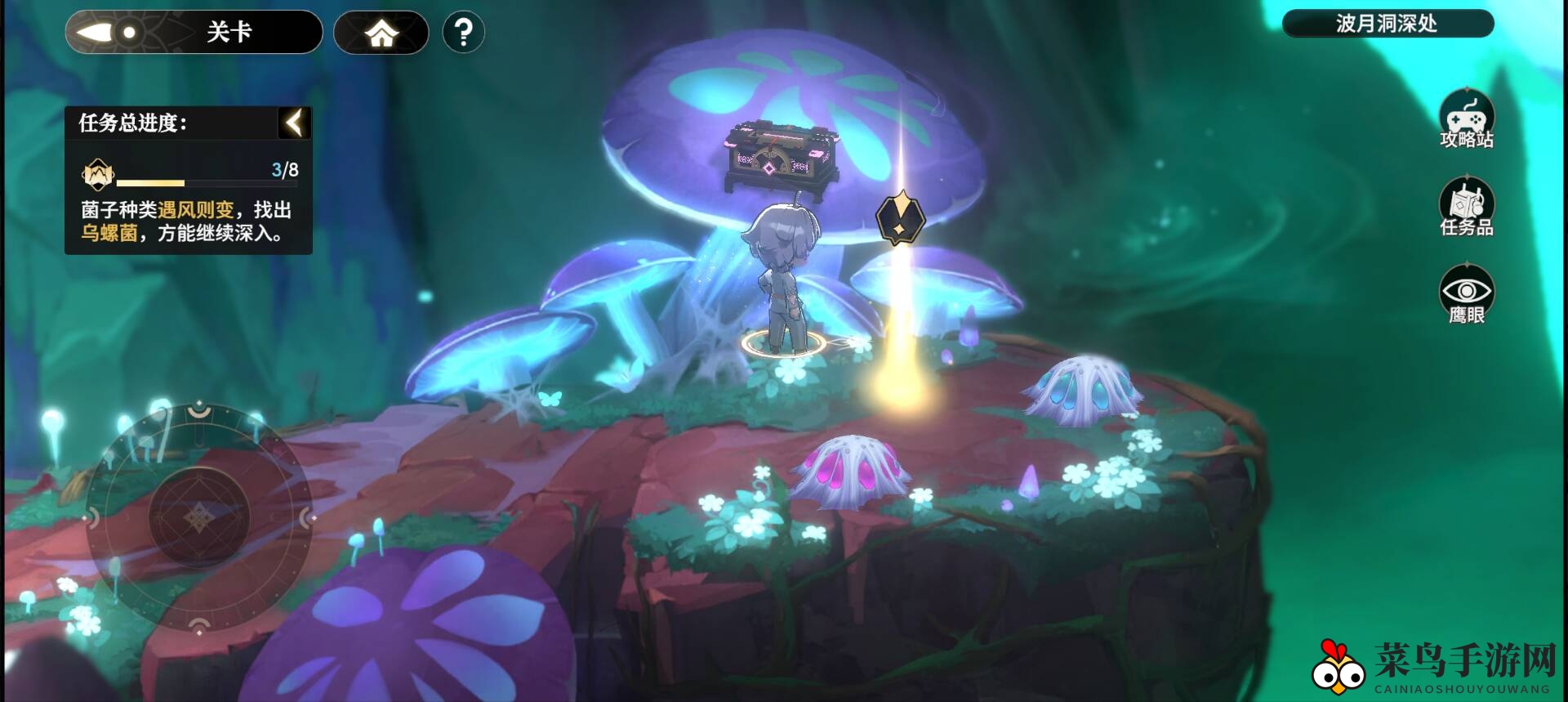Collapse the 任务总进度 quest panel arrow
Screen dimensions: 1568x702
pos(294,123)
